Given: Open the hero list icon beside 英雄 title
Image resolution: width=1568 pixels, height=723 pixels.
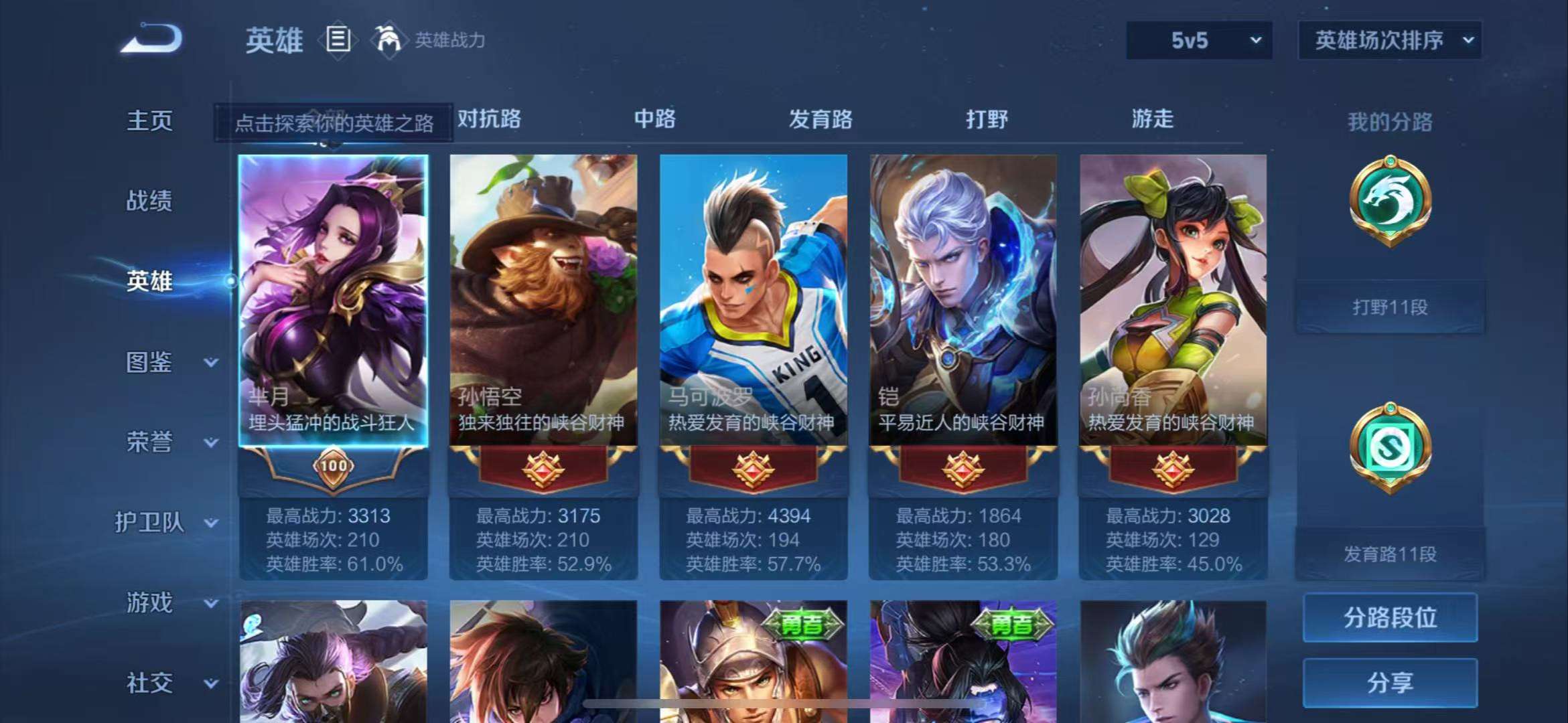Looking at the screenshot, I should 338,39.
